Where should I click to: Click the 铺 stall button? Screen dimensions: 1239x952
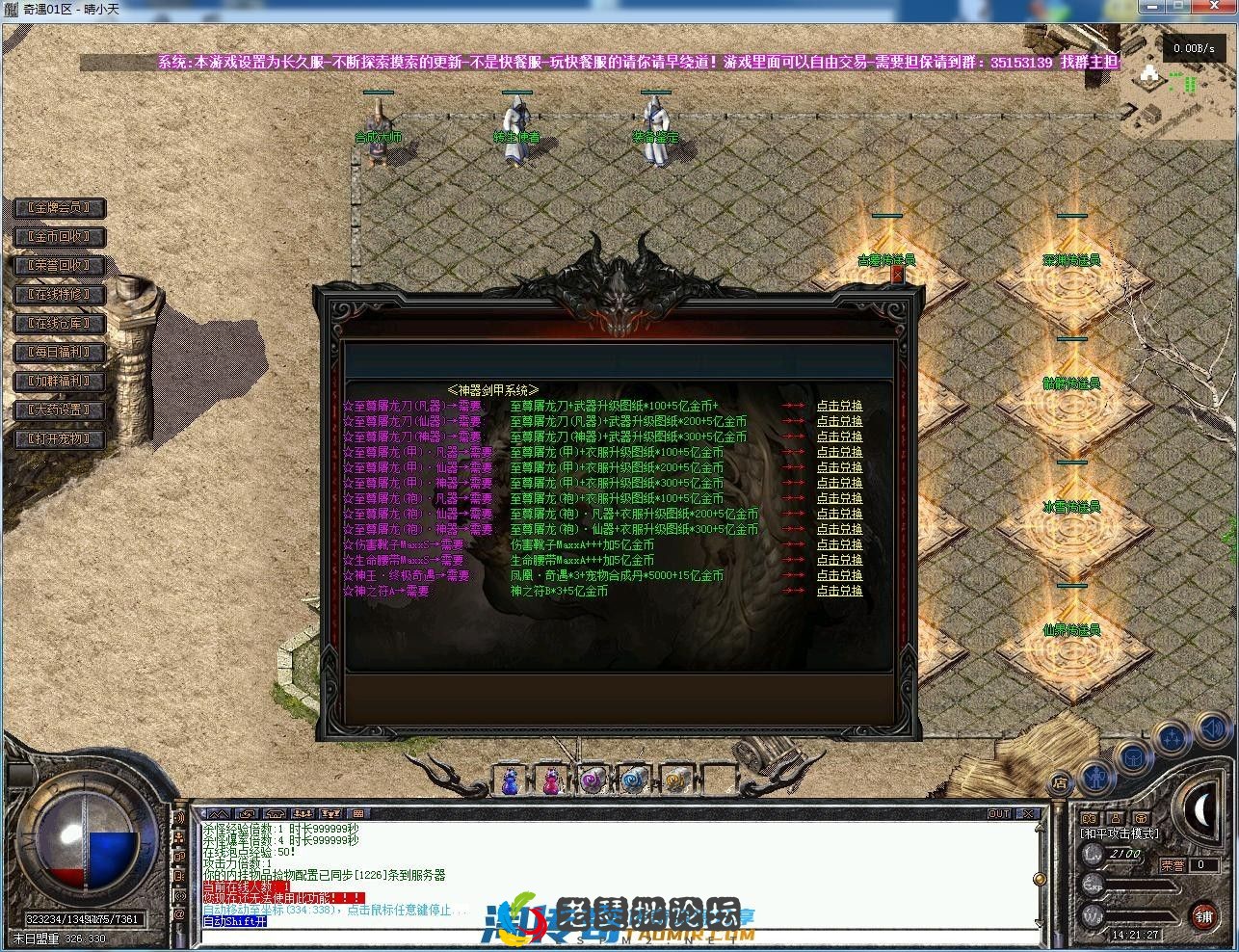coord(1203,916)
